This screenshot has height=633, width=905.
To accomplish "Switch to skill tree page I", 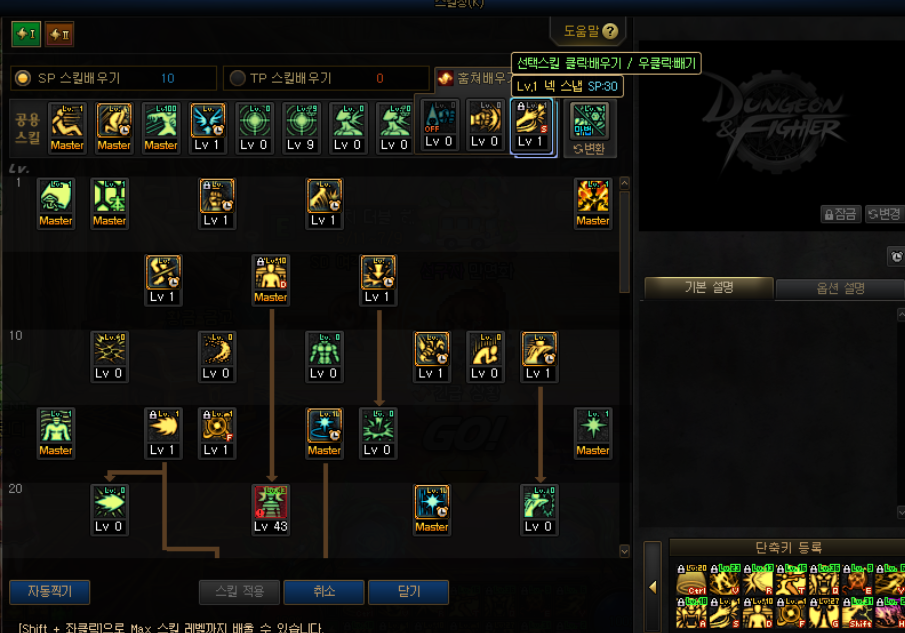I will 26,35.
